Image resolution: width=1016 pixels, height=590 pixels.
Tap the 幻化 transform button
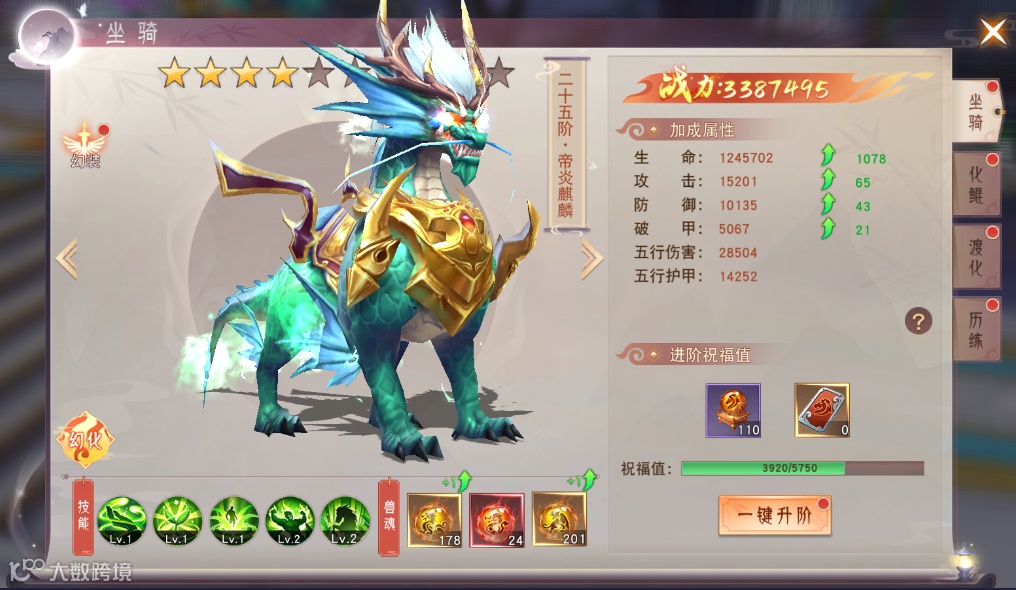tap(86, 440)
